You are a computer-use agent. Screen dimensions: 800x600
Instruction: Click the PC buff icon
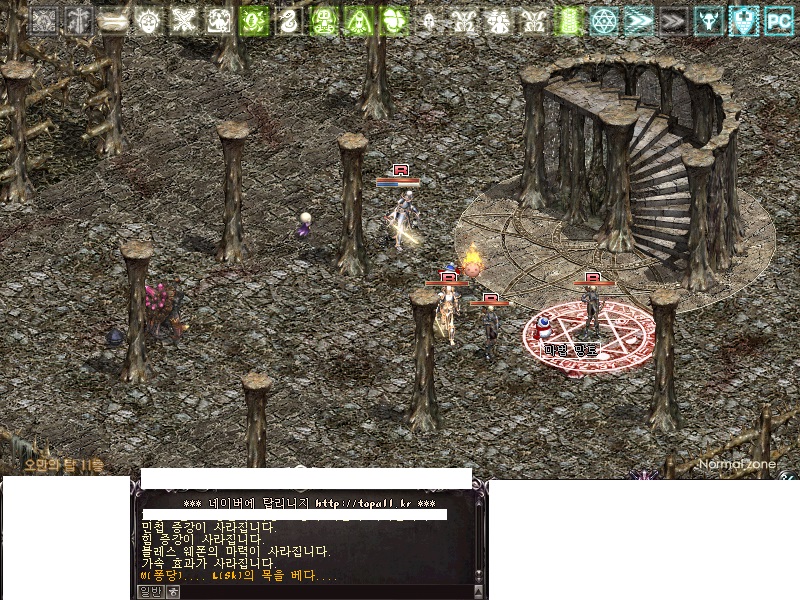778,19
